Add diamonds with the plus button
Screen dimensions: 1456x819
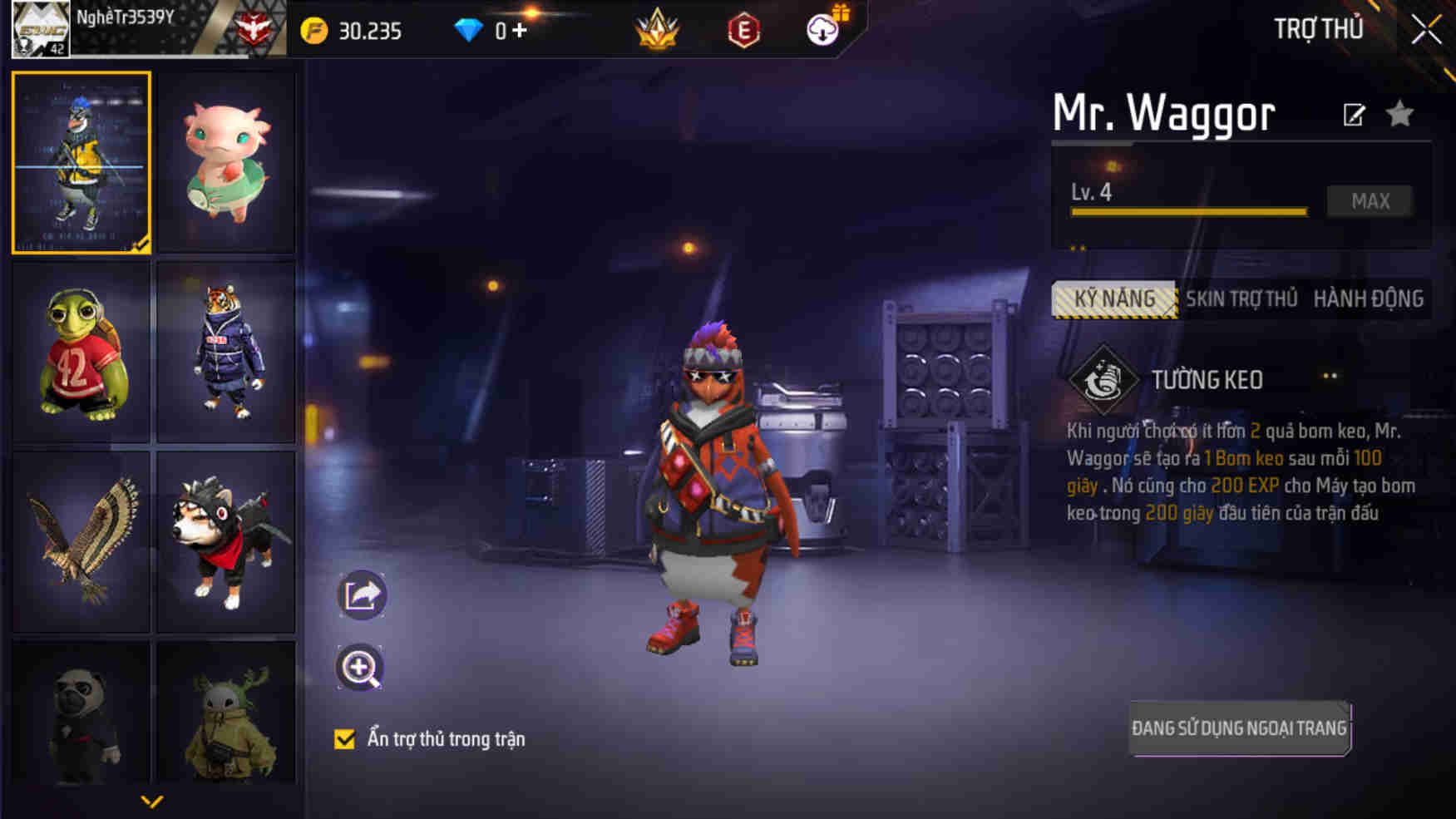(520, 31)
